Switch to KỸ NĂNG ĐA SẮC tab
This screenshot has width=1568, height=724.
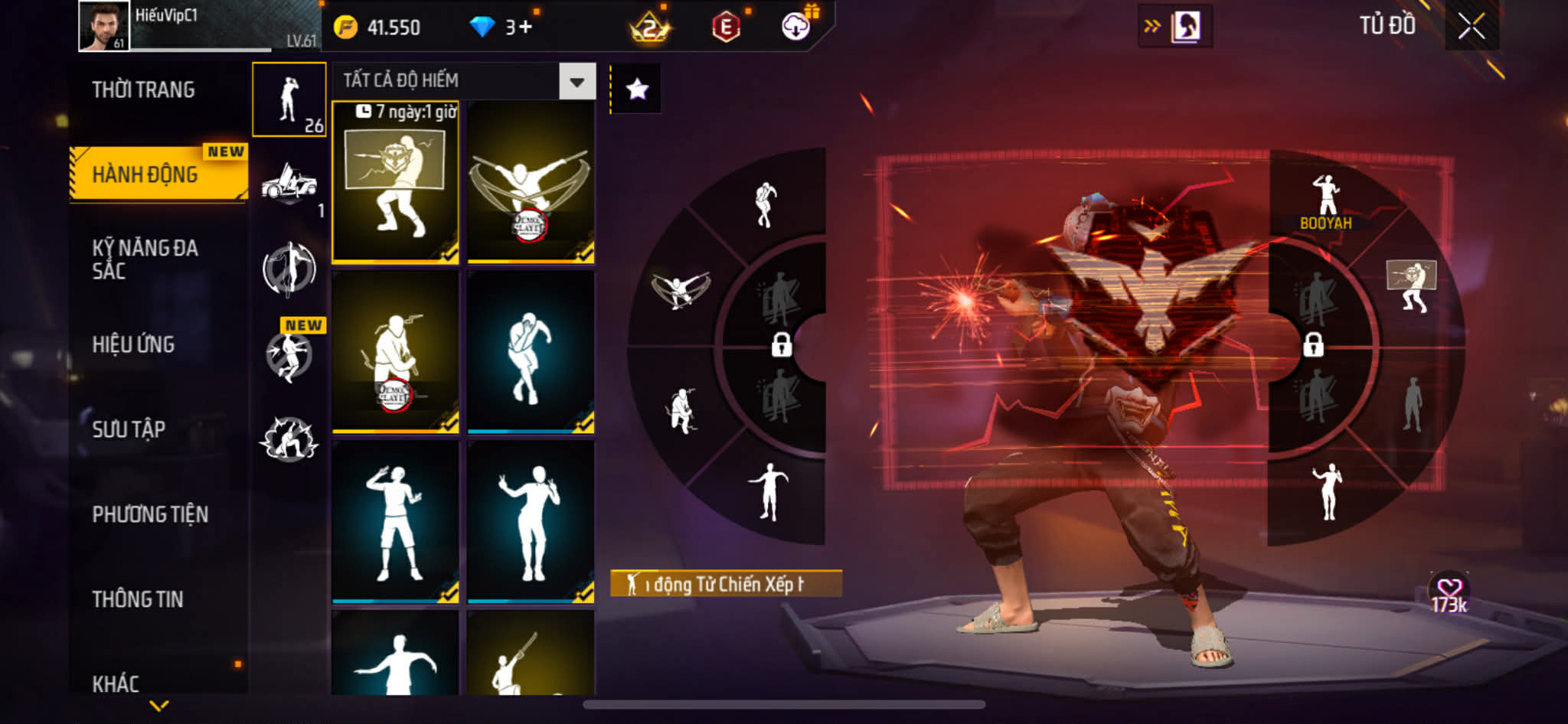pos(145,259)
